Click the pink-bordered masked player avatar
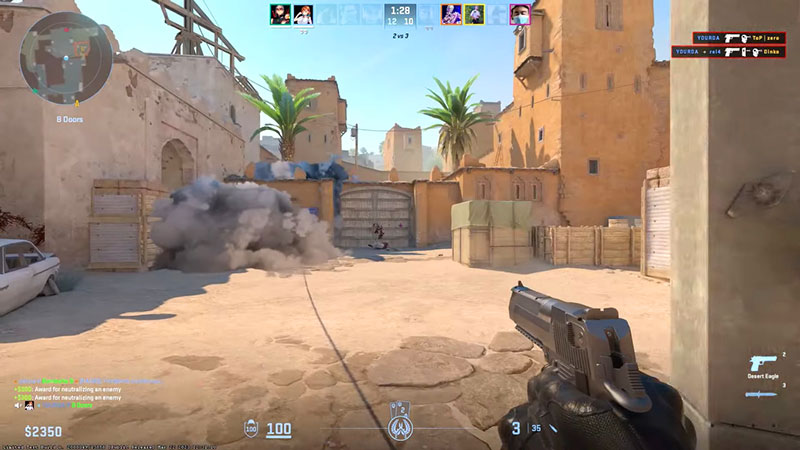Screen dimensions: 800x450 click(x=520, y=14)
